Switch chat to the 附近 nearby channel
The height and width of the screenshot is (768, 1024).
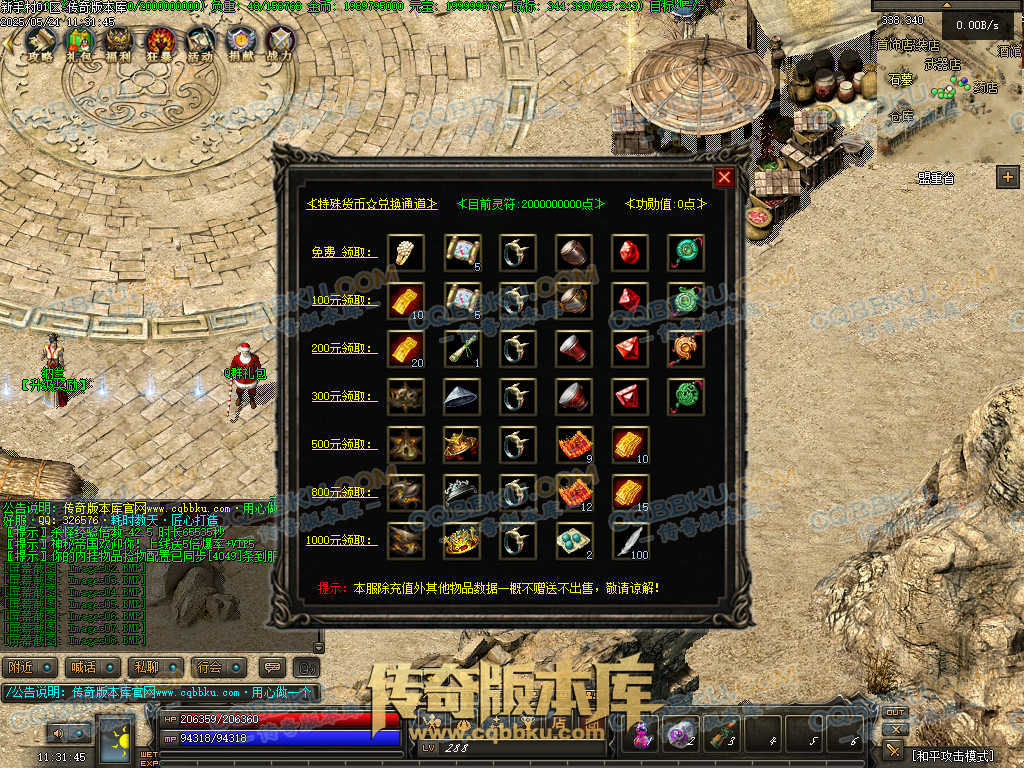coord(24,667)
